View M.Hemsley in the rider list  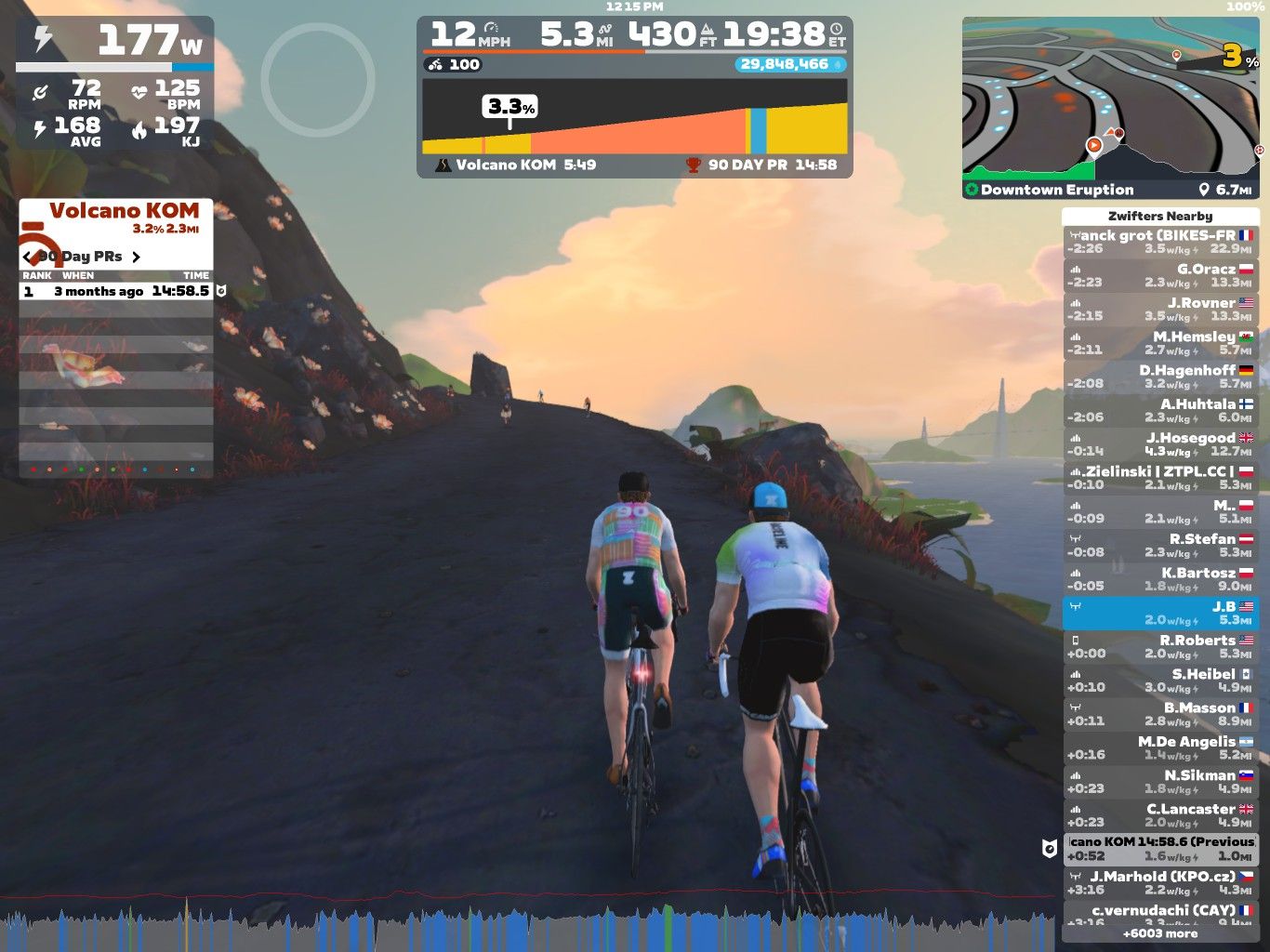pyautogui.click(x=1160, y=343)
